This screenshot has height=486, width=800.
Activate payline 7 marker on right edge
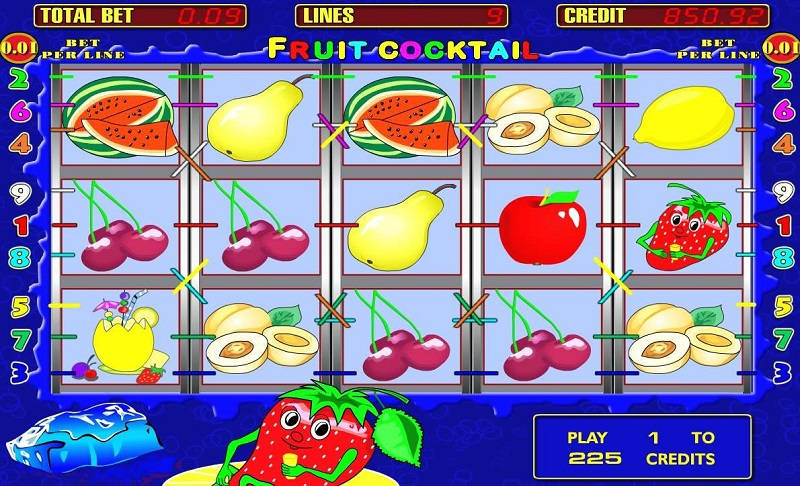[x=780, y=340]
